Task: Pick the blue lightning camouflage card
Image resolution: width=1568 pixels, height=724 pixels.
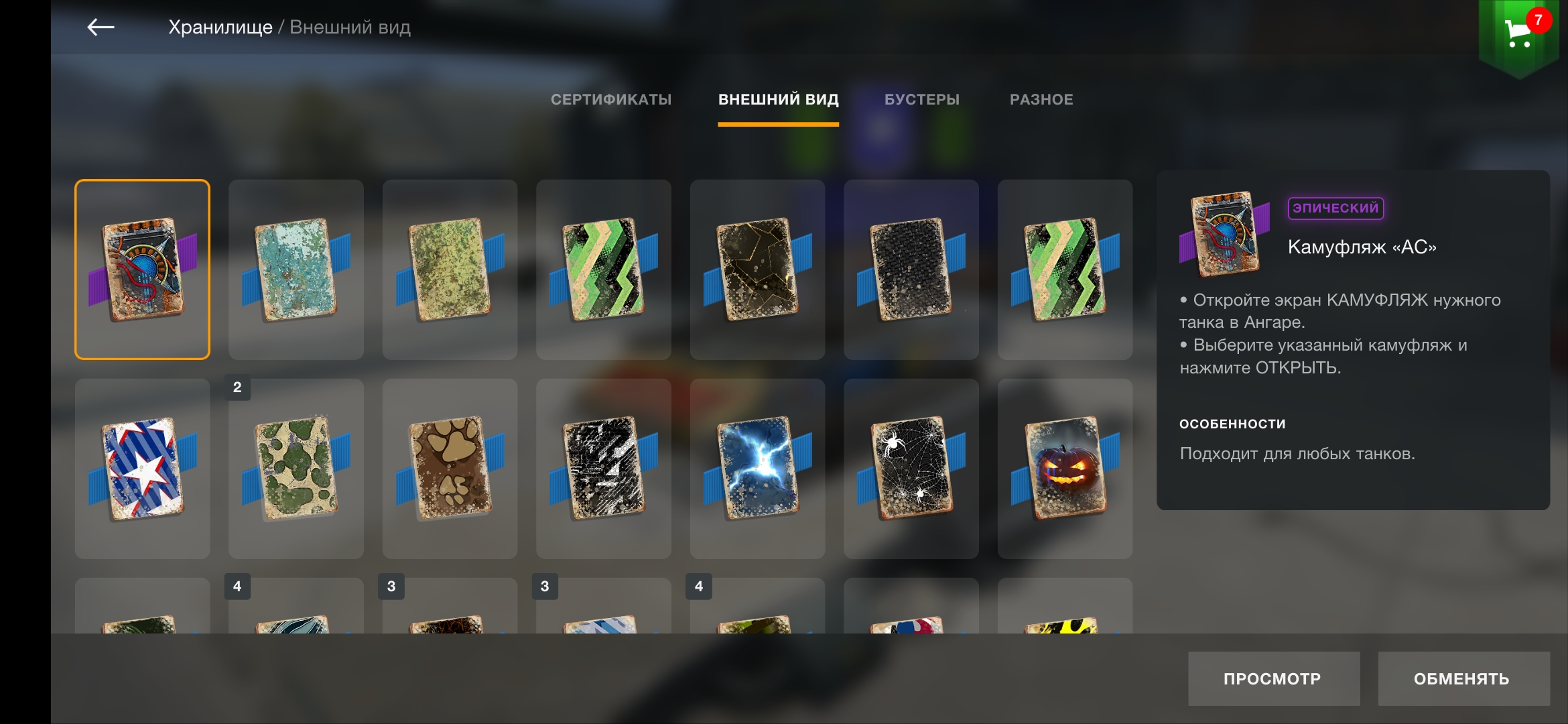Action: [x=757, y=469]
